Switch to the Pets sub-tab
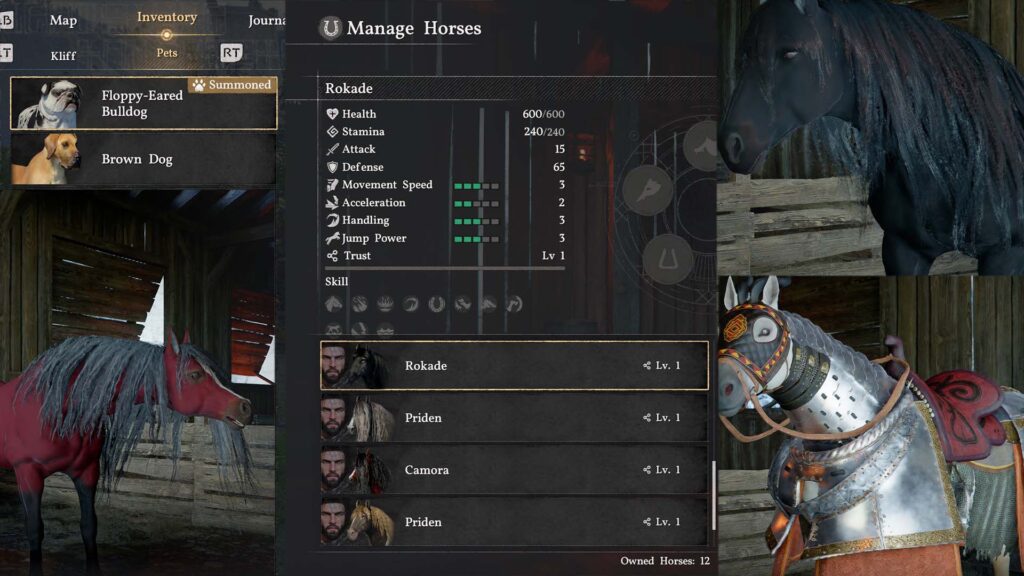The width and height of the screenshot is (1024, 576). pos(166,53)
